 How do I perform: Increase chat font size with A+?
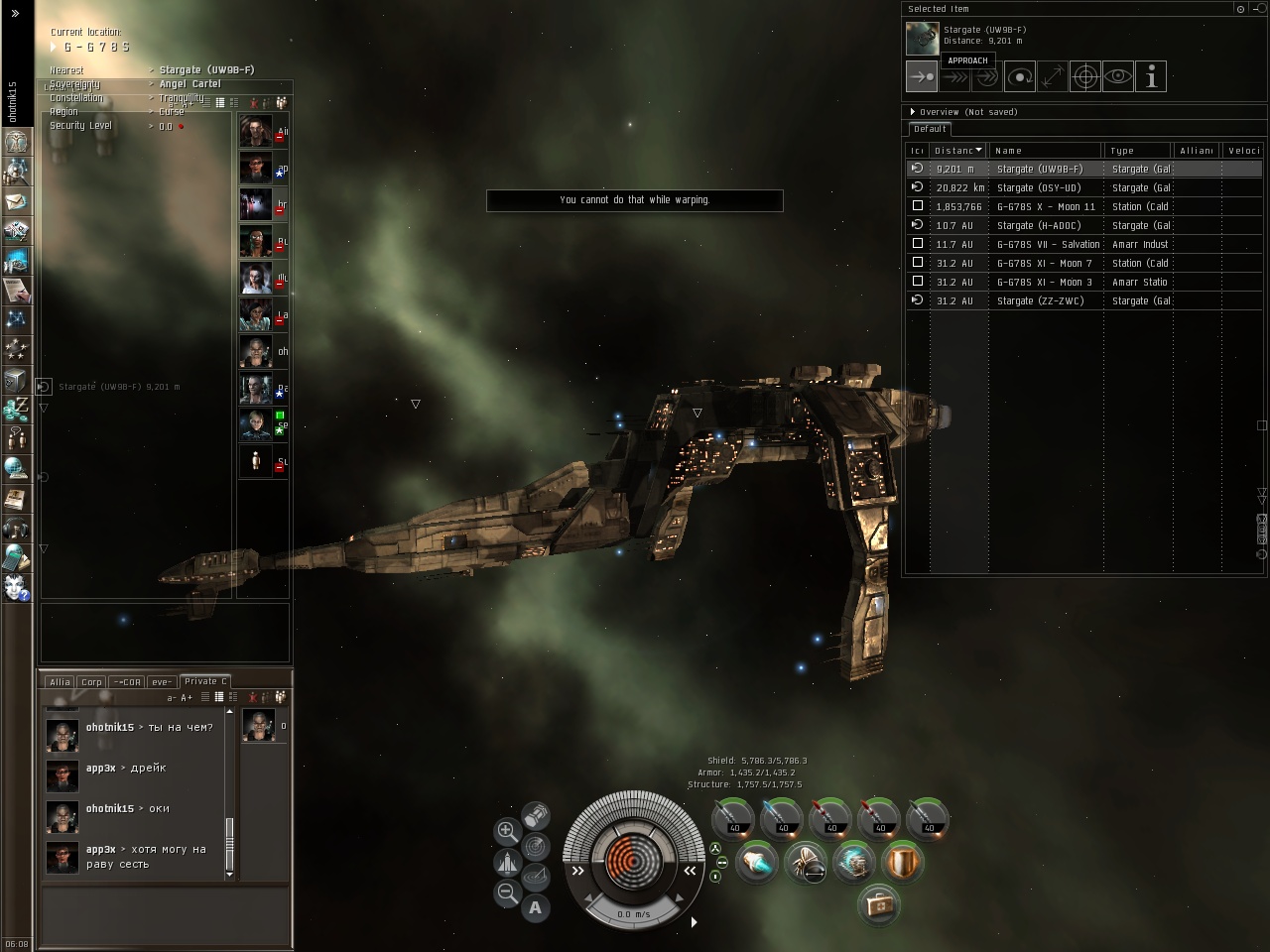click(x=187, y=698)
